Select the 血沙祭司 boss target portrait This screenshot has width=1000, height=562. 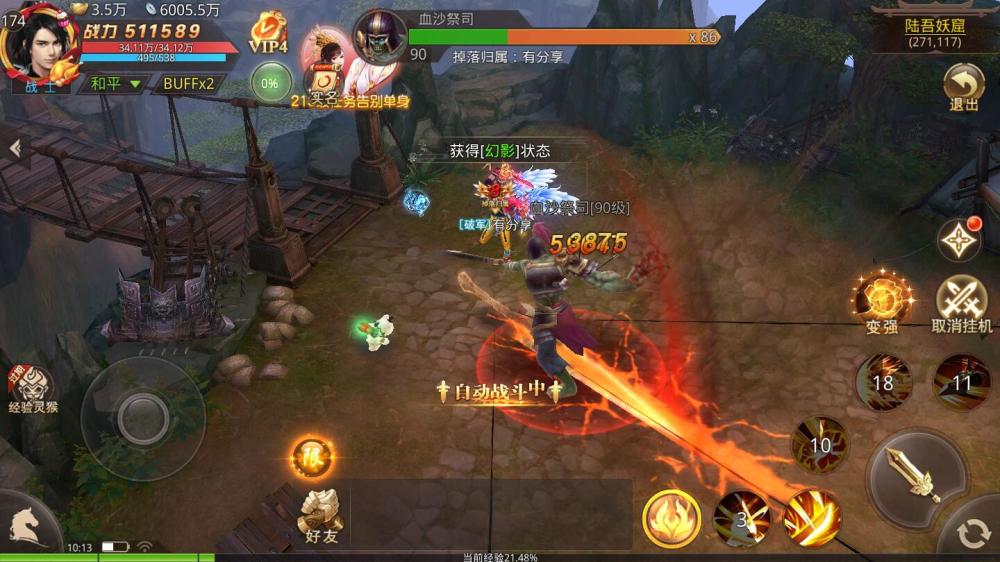click(x=380, y=36)
